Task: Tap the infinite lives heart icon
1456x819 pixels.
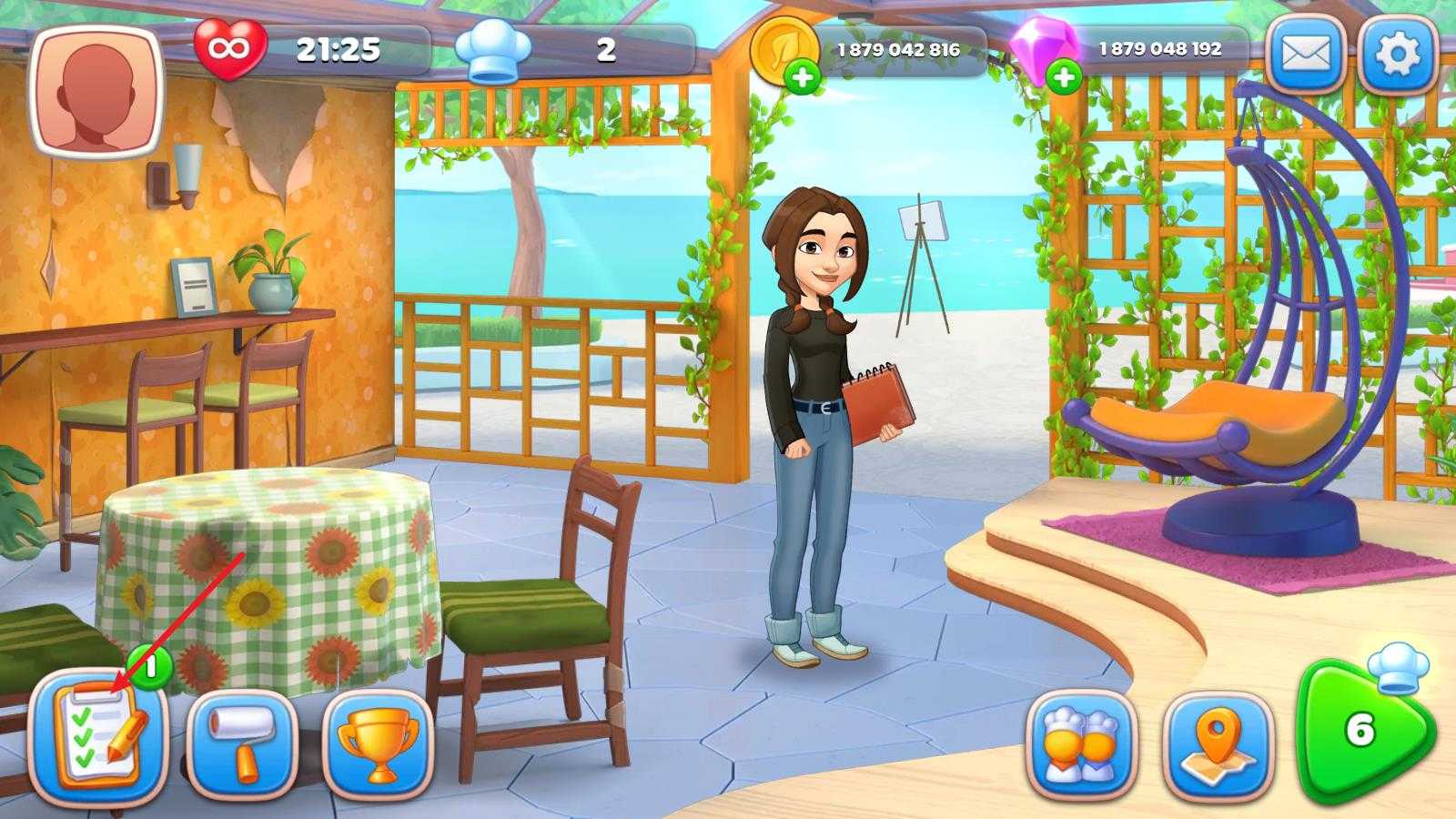Action: click(x=230, y=48)
